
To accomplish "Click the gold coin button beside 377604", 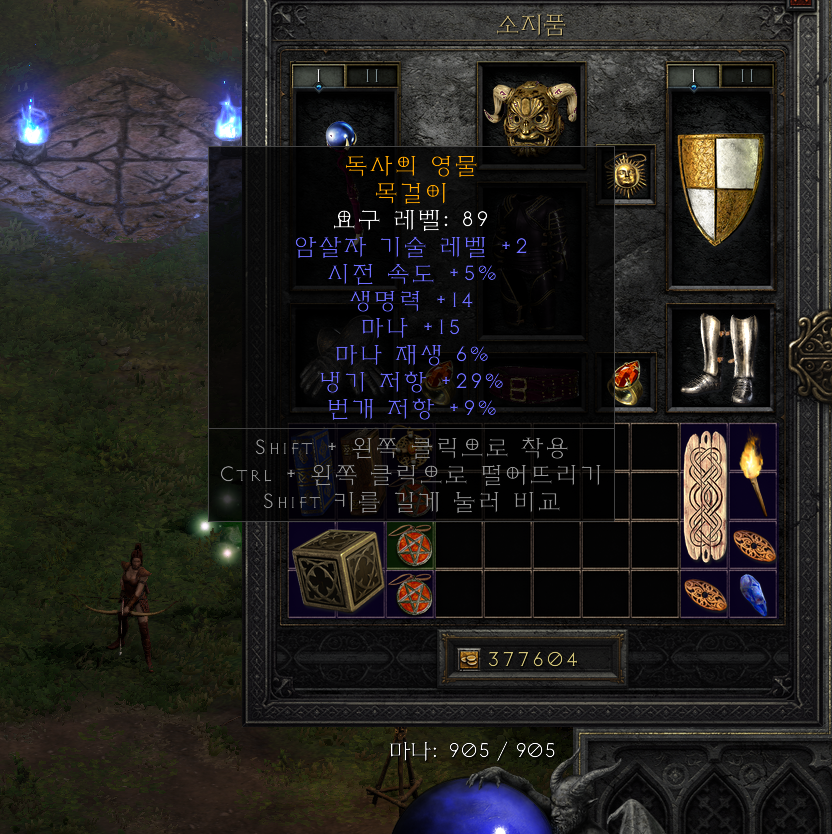I will tap(469, 659).
